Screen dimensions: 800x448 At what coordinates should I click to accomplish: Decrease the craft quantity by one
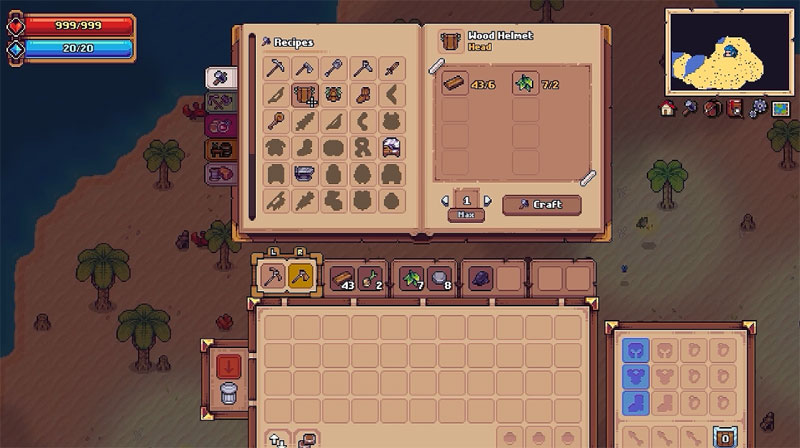pos(446,201)
